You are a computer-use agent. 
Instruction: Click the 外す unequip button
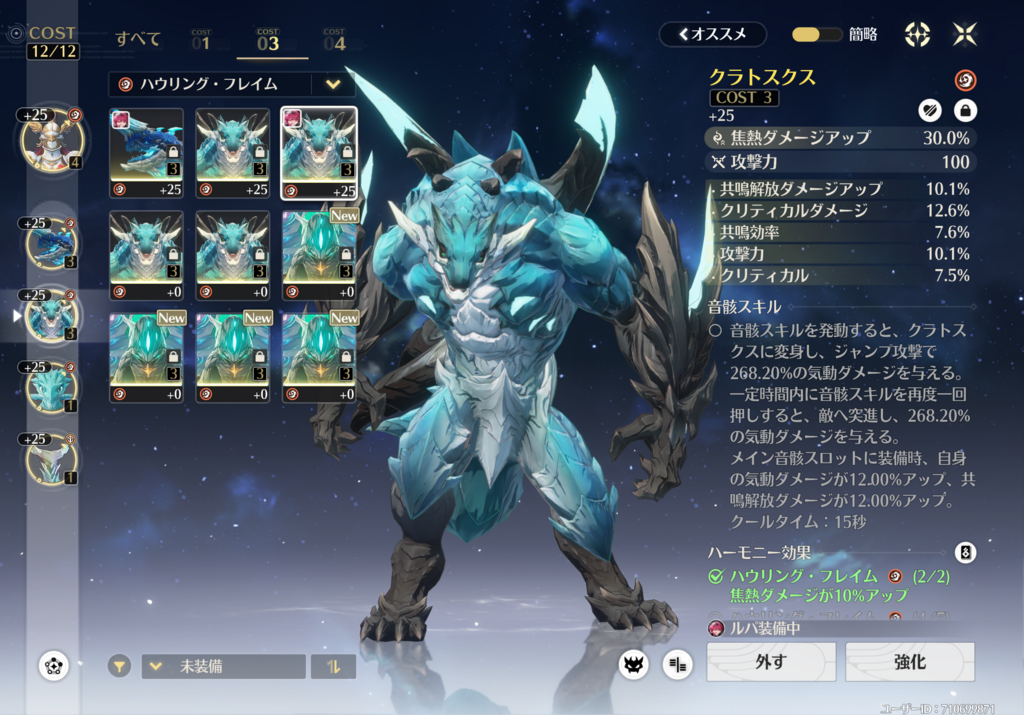click(771, 662)
